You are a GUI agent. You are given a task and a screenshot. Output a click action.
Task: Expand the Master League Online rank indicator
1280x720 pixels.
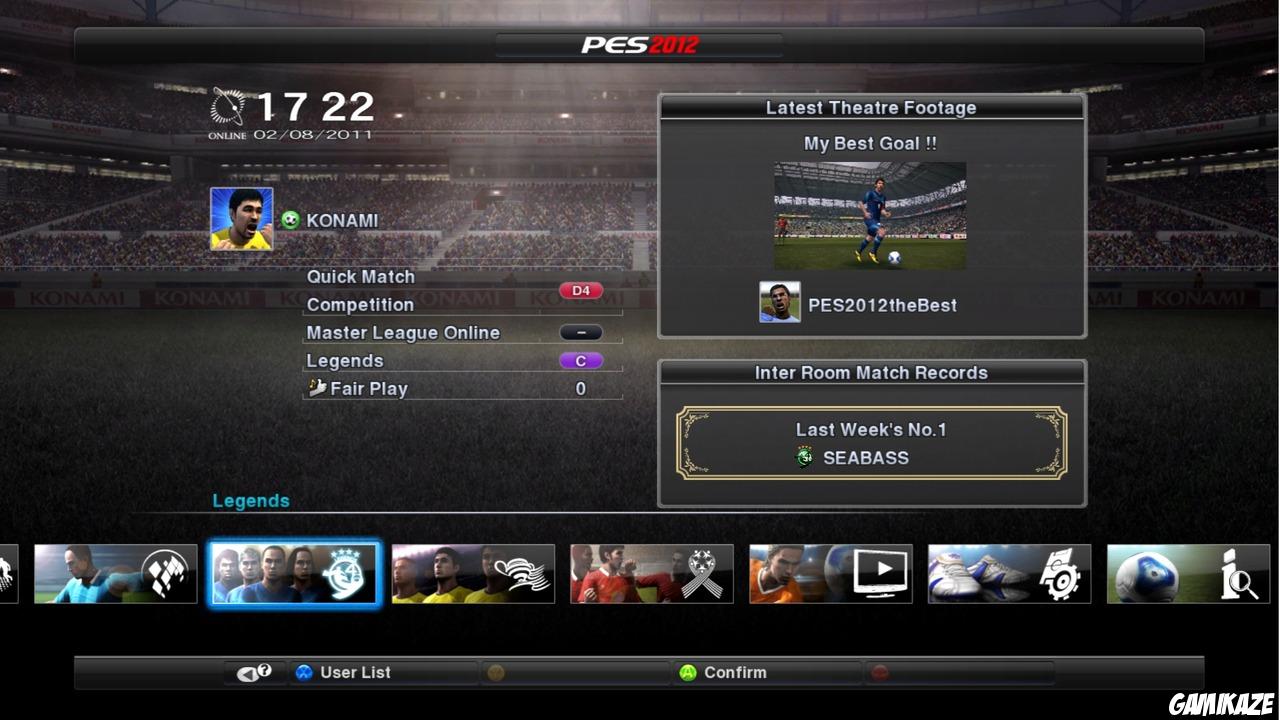(x=580, y=331)
